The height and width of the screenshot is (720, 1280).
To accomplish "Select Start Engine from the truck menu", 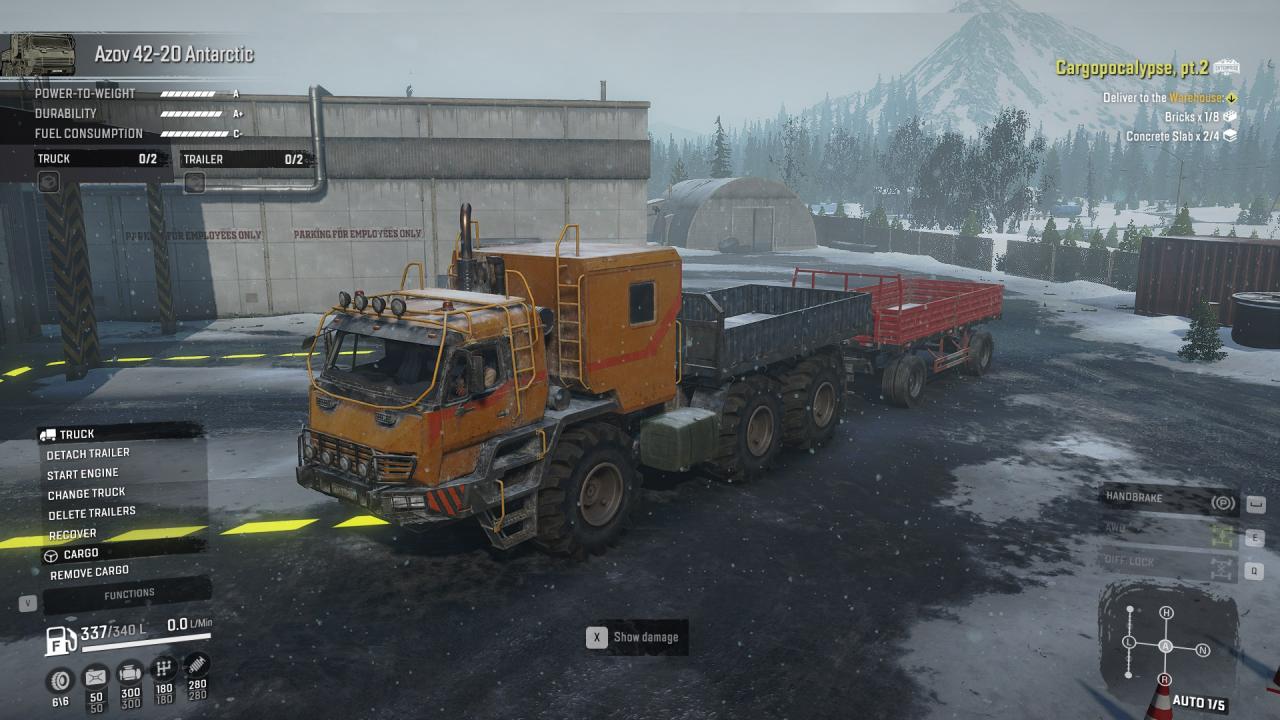I will [x=82, y=473].
